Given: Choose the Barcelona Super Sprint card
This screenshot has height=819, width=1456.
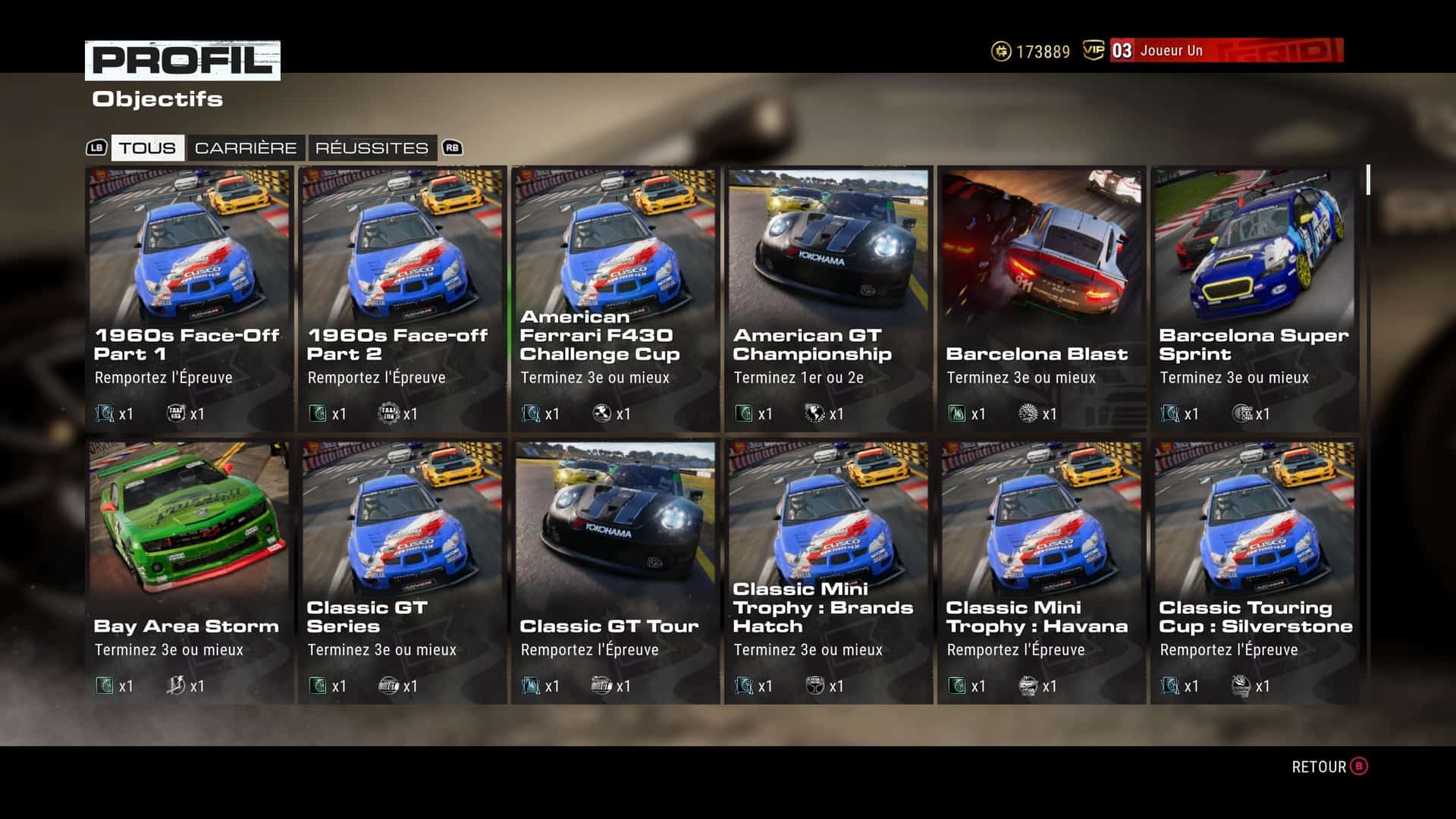Looking at the screenshot, I should point(1254,299).
